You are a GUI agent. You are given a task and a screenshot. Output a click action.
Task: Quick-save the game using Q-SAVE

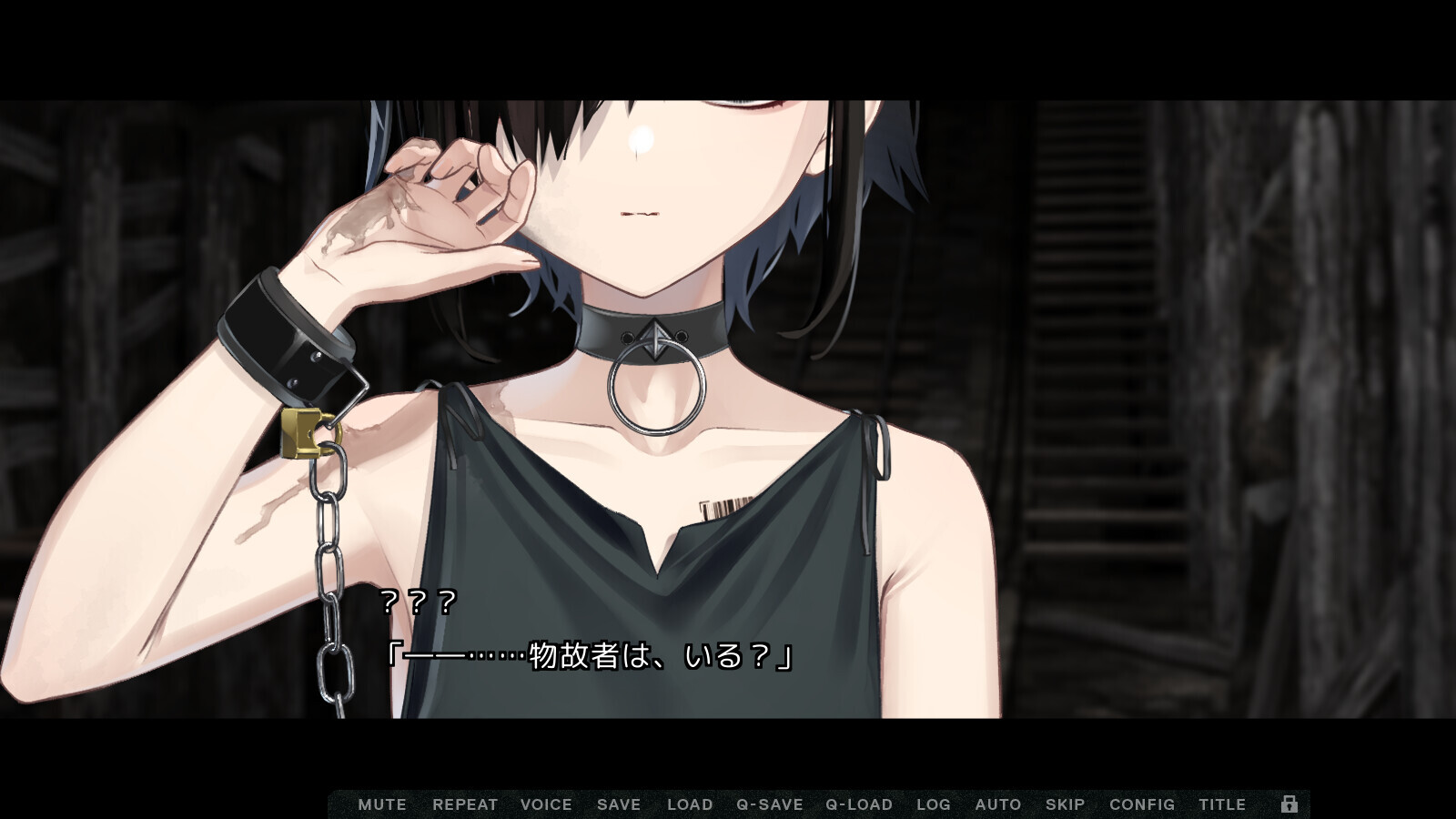(768, 804)
